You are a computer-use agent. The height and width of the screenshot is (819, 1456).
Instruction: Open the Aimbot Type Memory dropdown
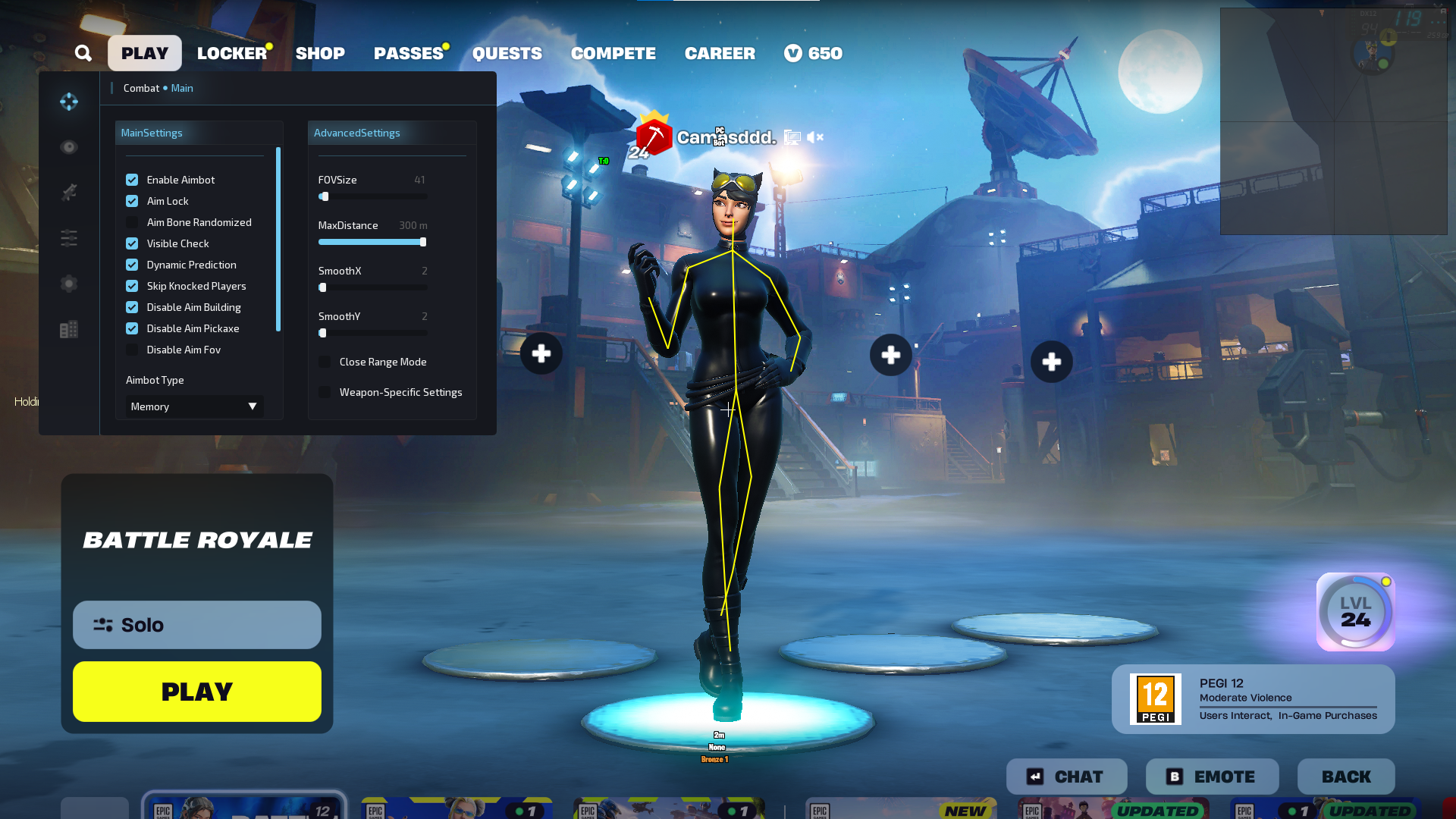[194, 406]
